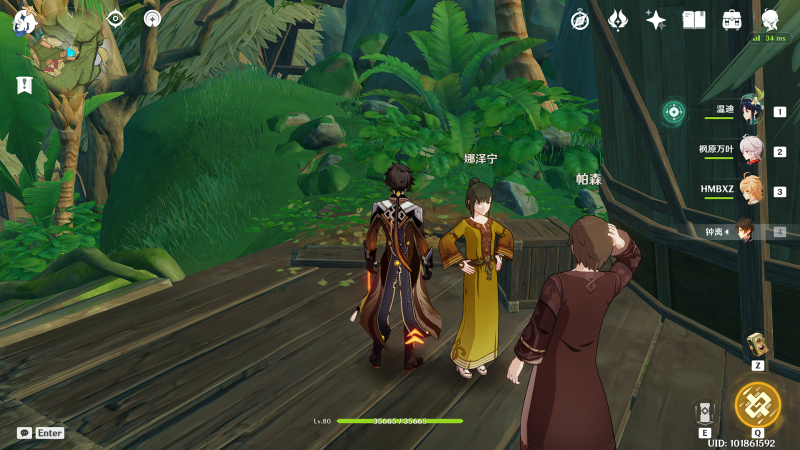Unleash the glowing gold elemental burst
This screenshot has height=450, width=800.
click(x=757, y=405)
